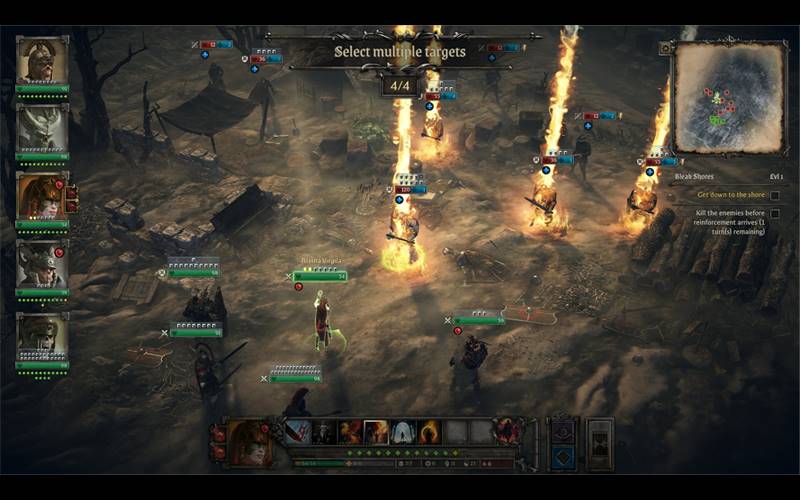The height and width of the screenshot is (500, 800).
Task: Select the horned-hood hero portrait
Action: pyautogui.click(x=41, y=264)
